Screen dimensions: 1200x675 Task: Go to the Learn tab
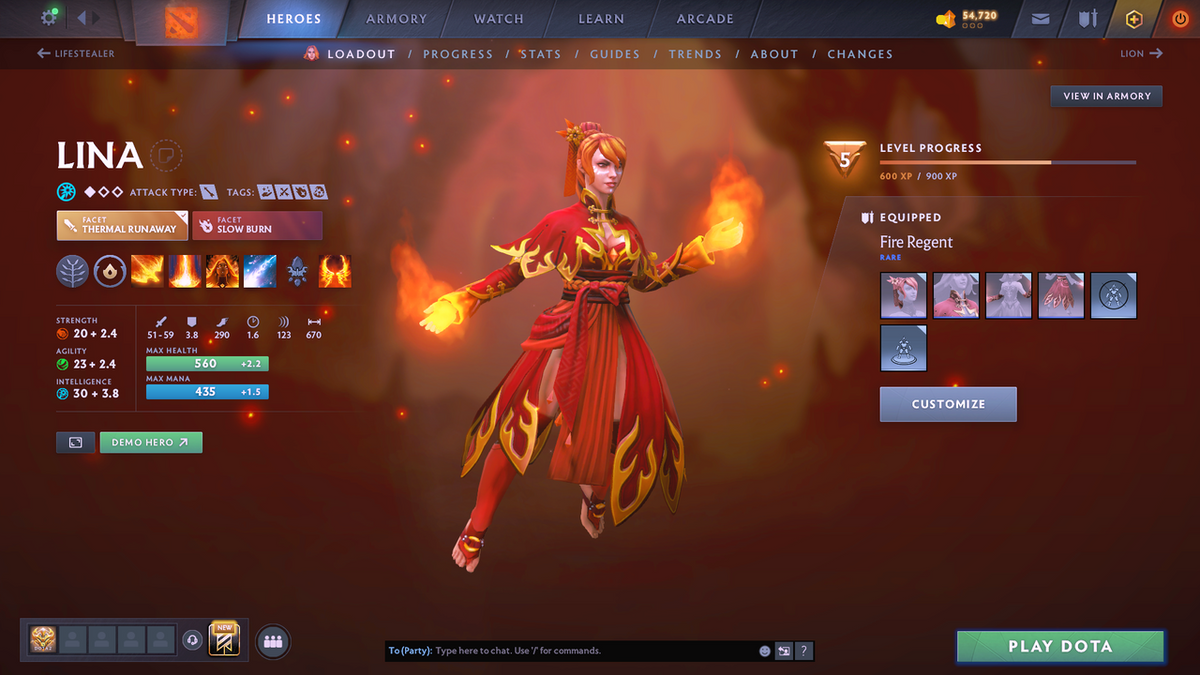(601, 19)
